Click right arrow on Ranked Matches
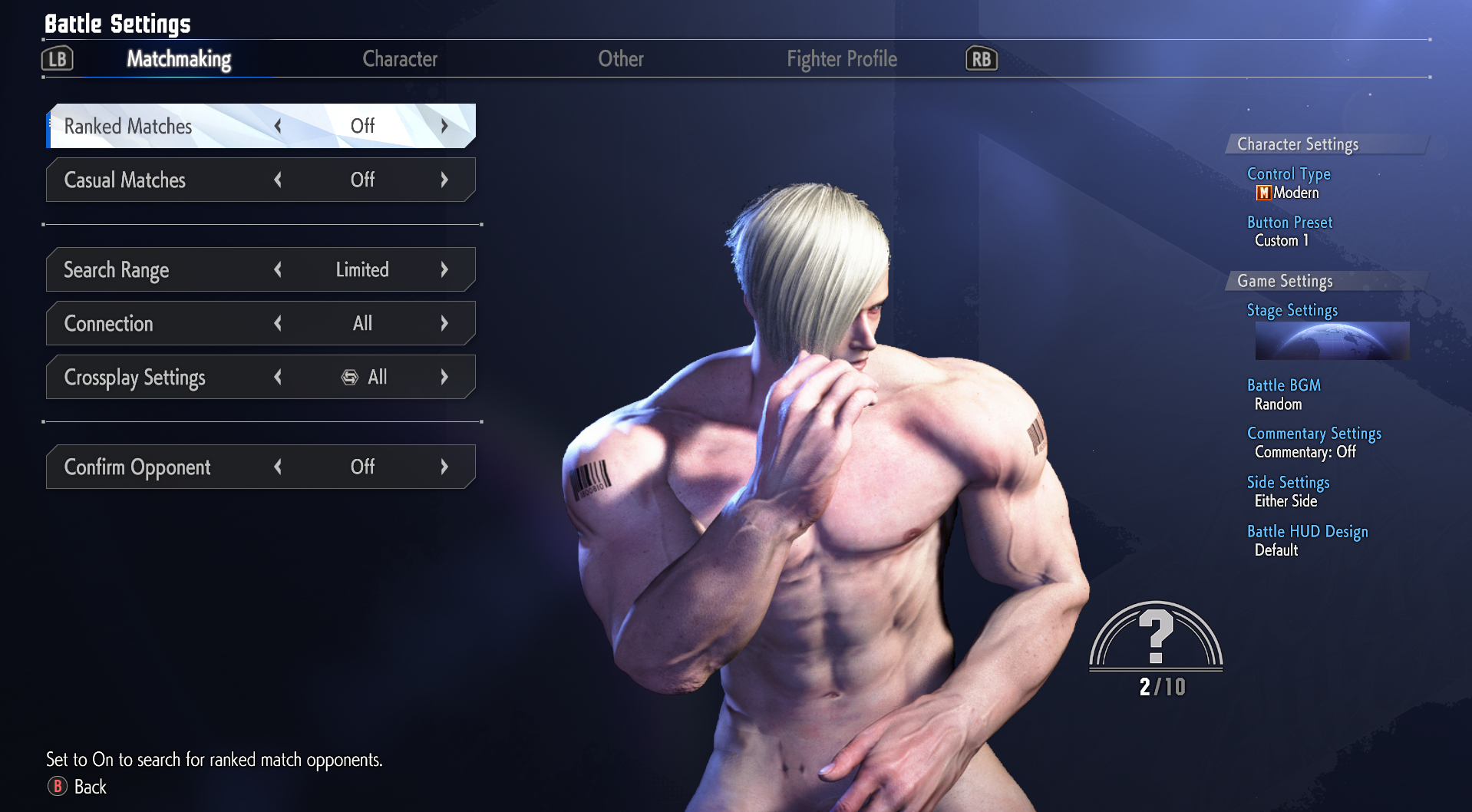This screenshot has height=812, width=1472. coord(444,126)
